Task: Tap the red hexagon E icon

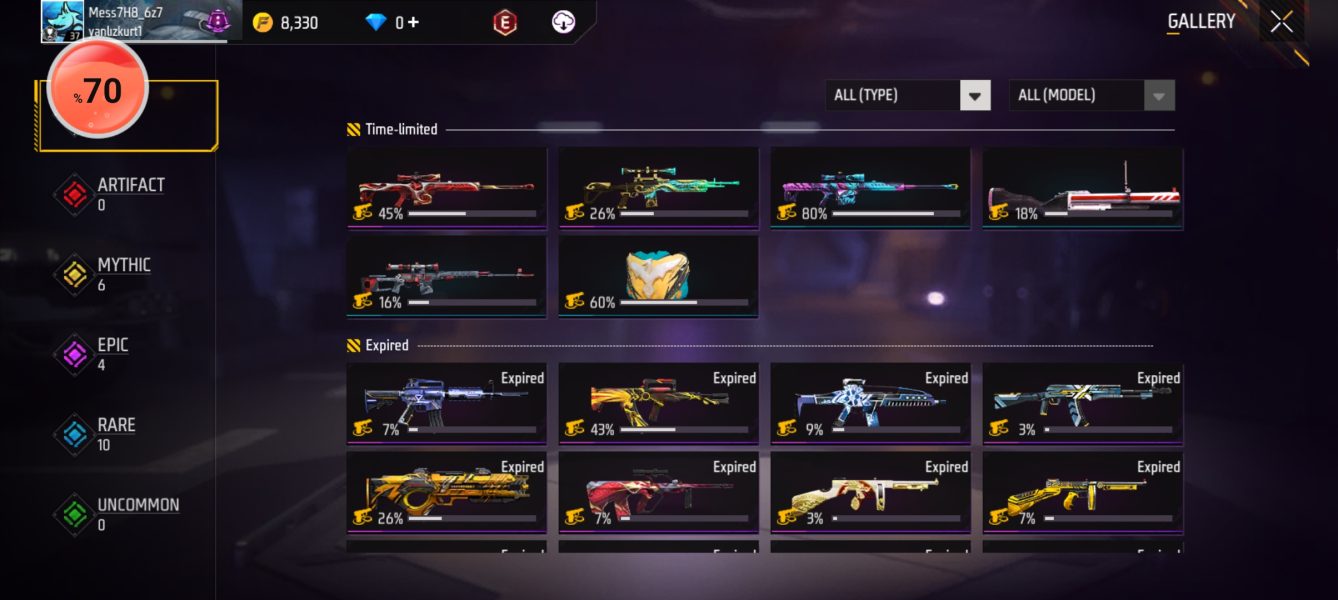Action: [x=505, y=22]
